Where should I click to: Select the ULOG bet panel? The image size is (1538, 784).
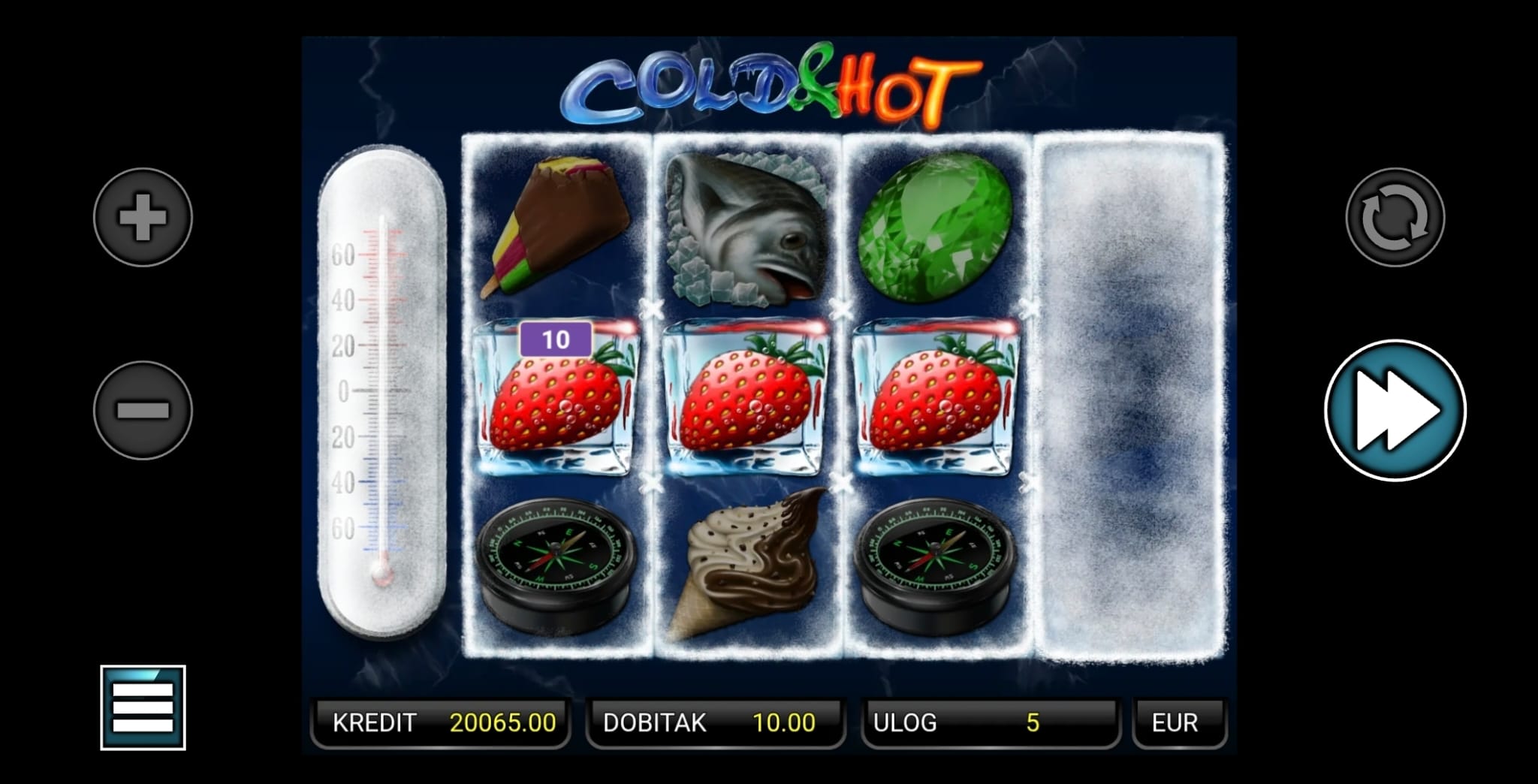coord(990,722)
